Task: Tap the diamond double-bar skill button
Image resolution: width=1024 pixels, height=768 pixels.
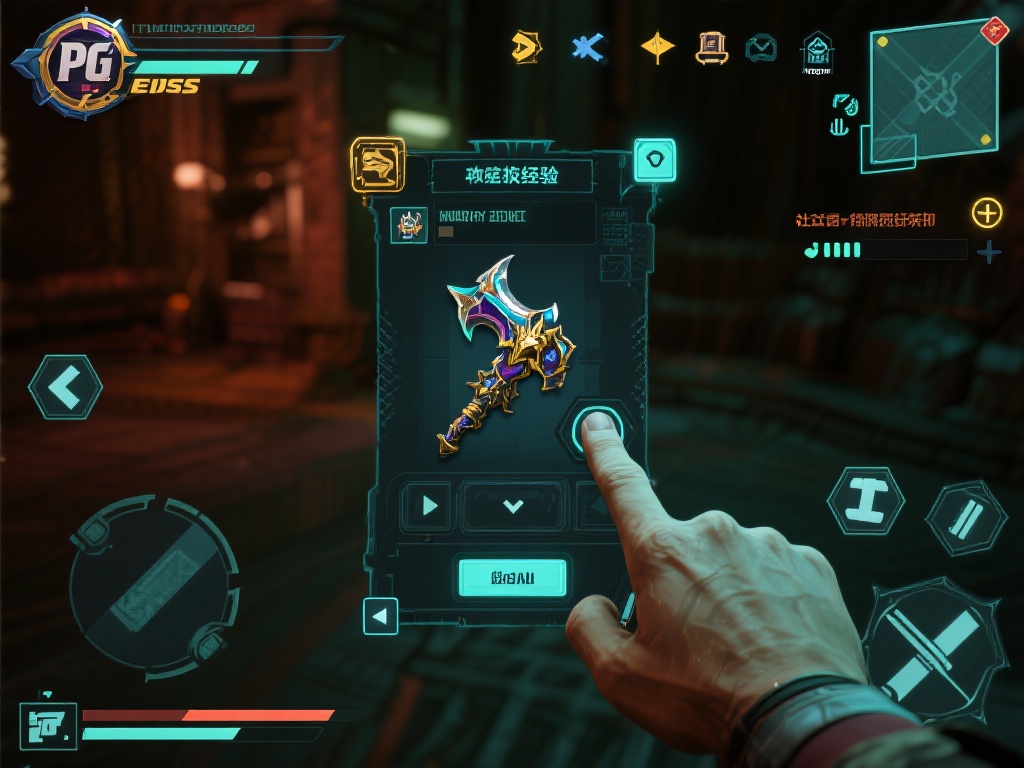Action: 965,517
